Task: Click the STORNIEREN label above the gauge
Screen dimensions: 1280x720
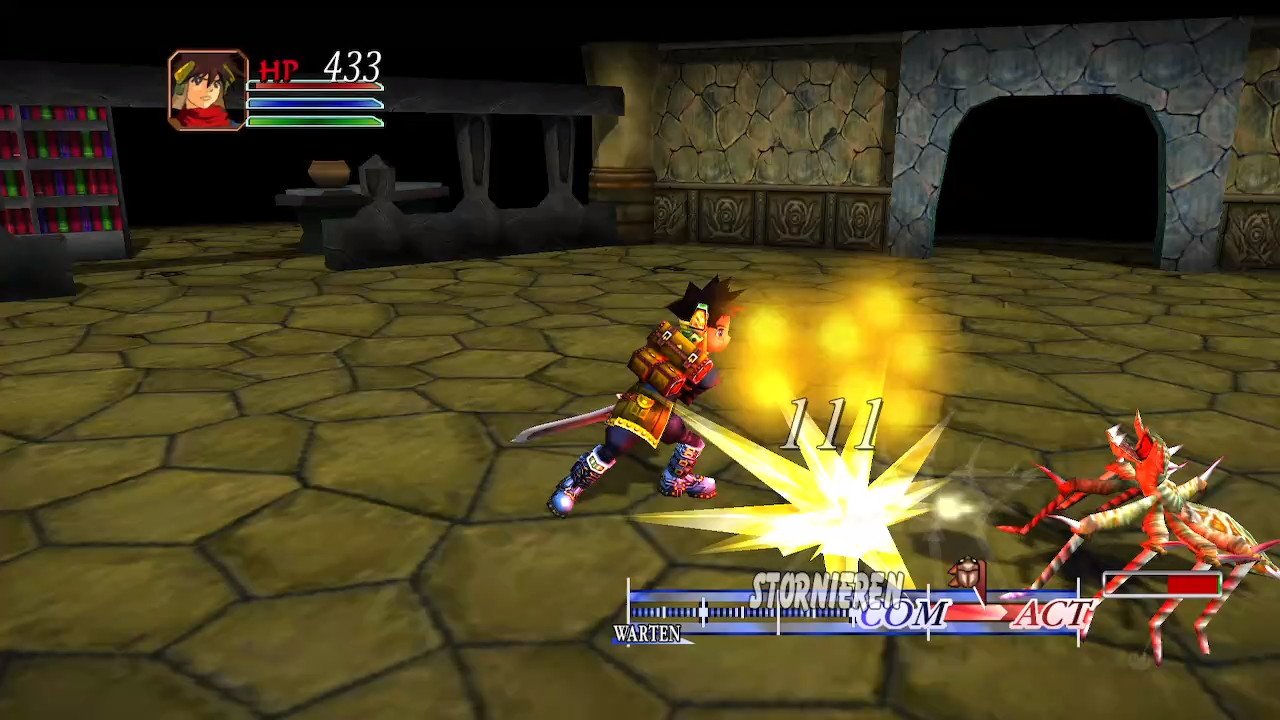Action: (x=827, y=589)
